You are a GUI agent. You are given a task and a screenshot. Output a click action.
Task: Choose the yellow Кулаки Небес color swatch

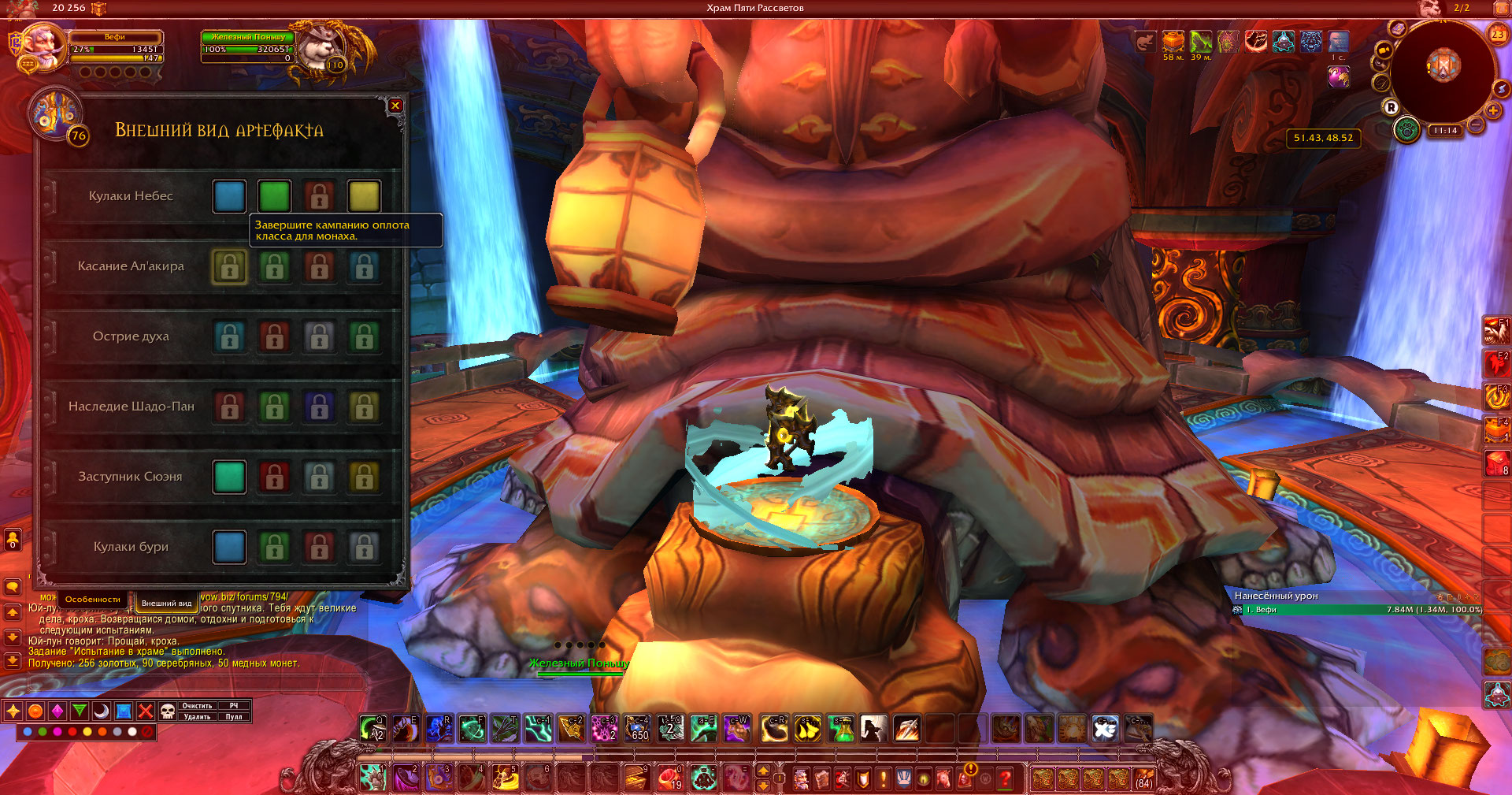tap(364, 196)
